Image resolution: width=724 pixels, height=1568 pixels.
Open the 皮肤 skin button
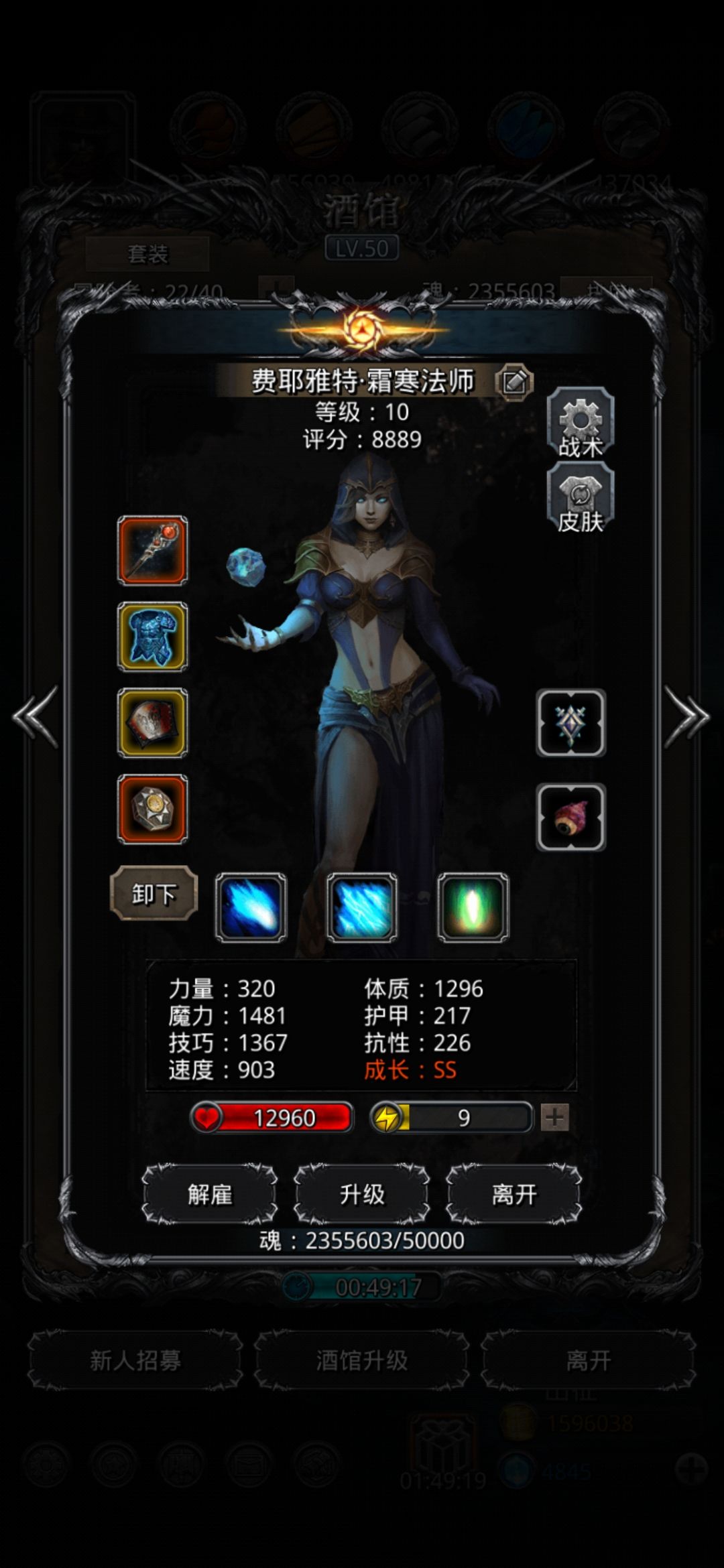(x=581, y=499)
